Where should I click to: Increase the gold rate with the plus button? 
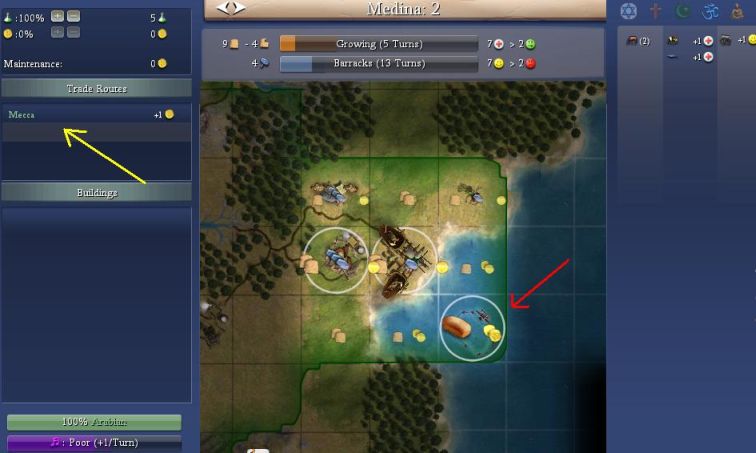coord(57,32)
